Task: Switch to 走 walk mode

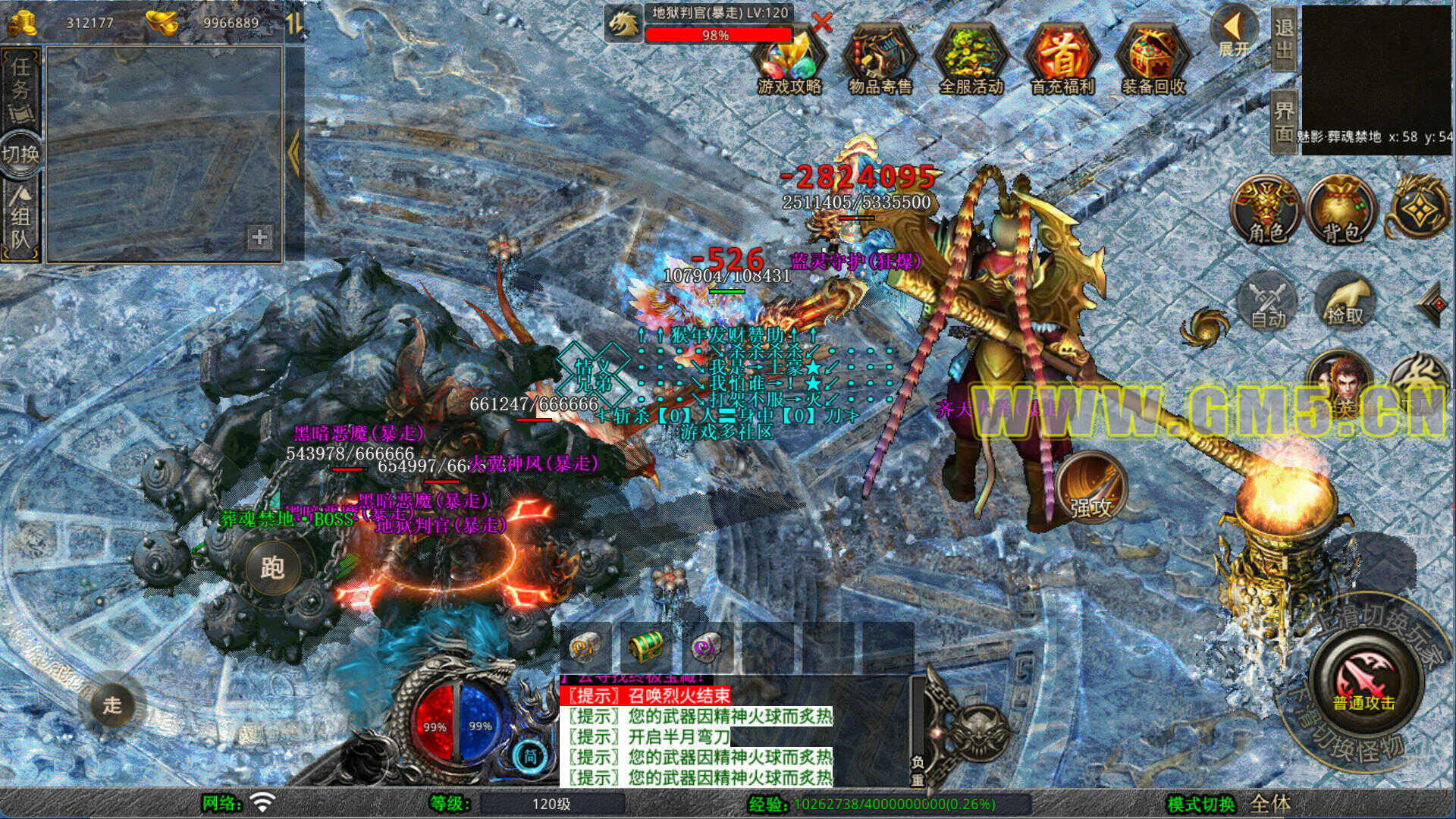Action: pos(111,704)
